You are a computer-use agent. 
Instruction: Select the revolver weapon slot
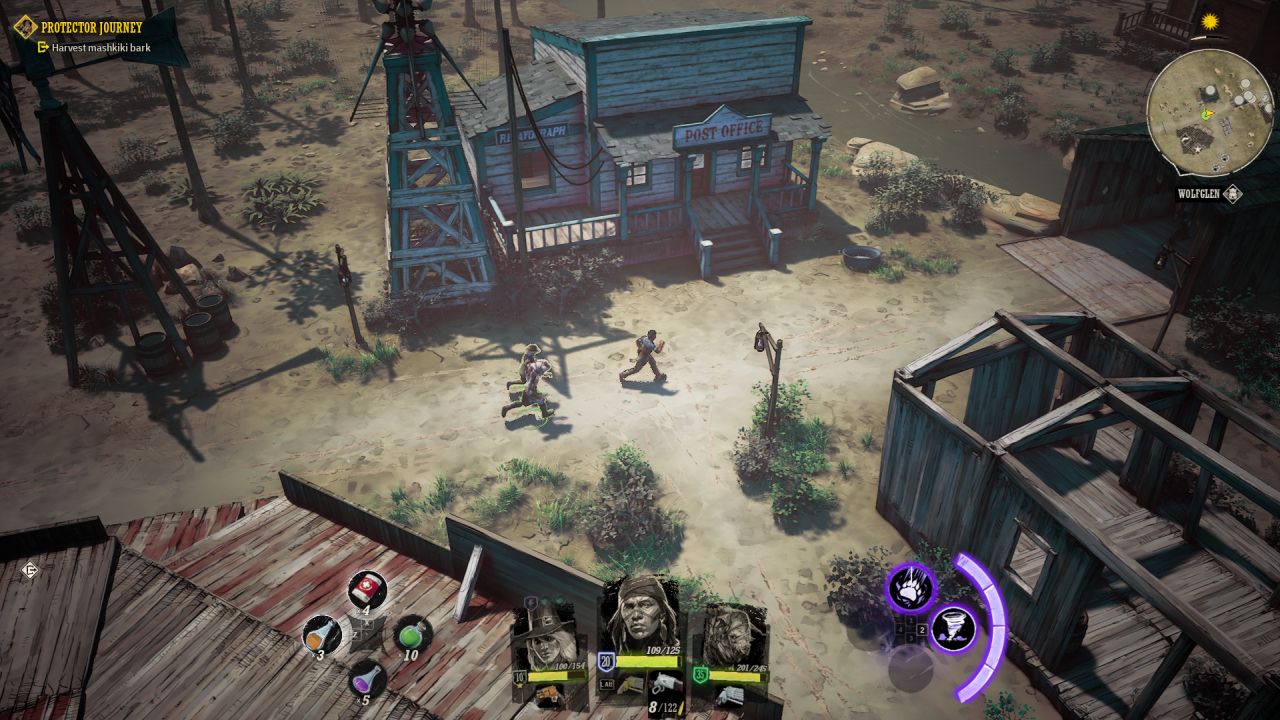coord(664,684)
